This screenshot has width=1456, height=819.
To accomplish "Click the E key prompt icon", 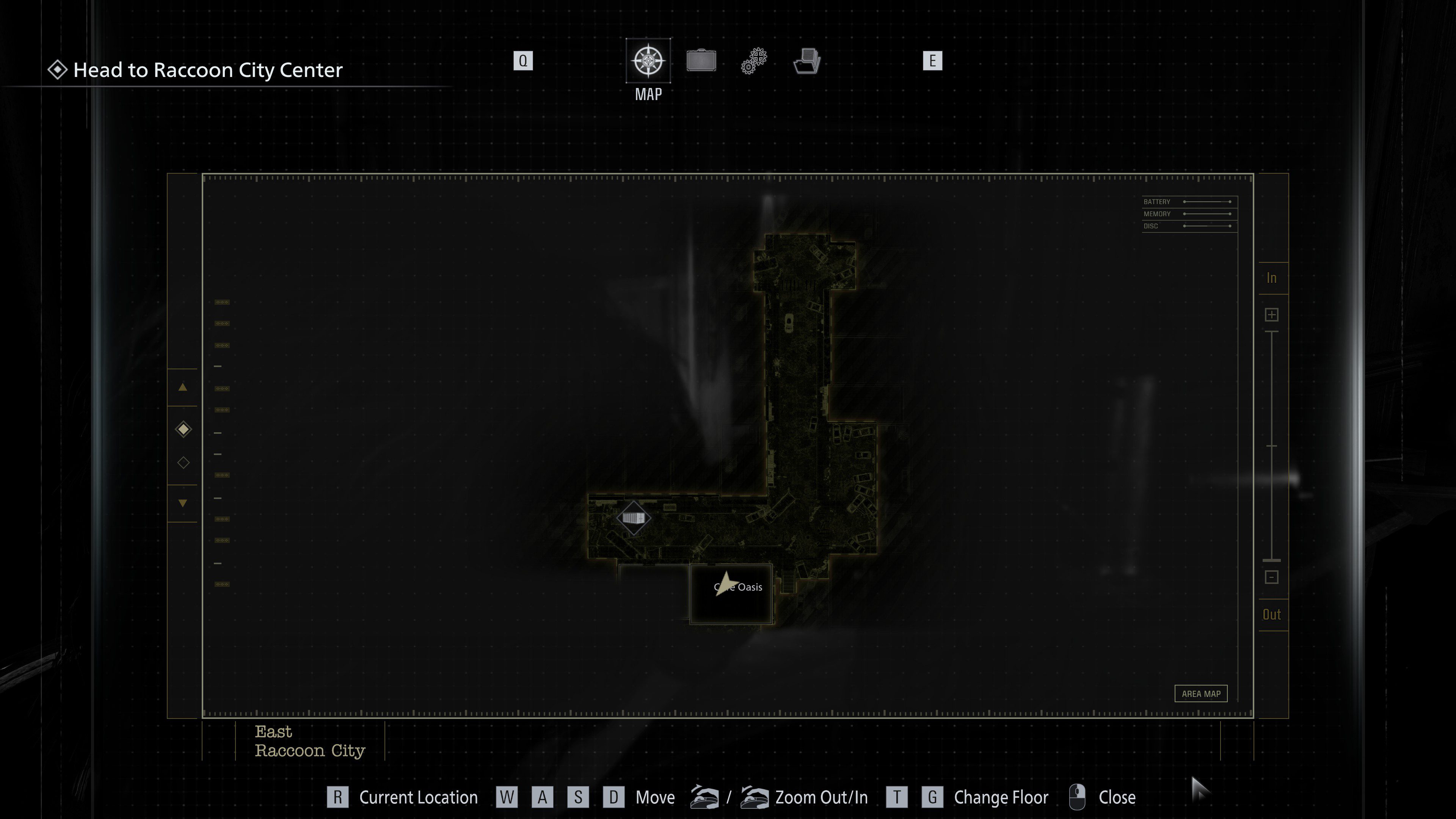I will pos(932,61).
